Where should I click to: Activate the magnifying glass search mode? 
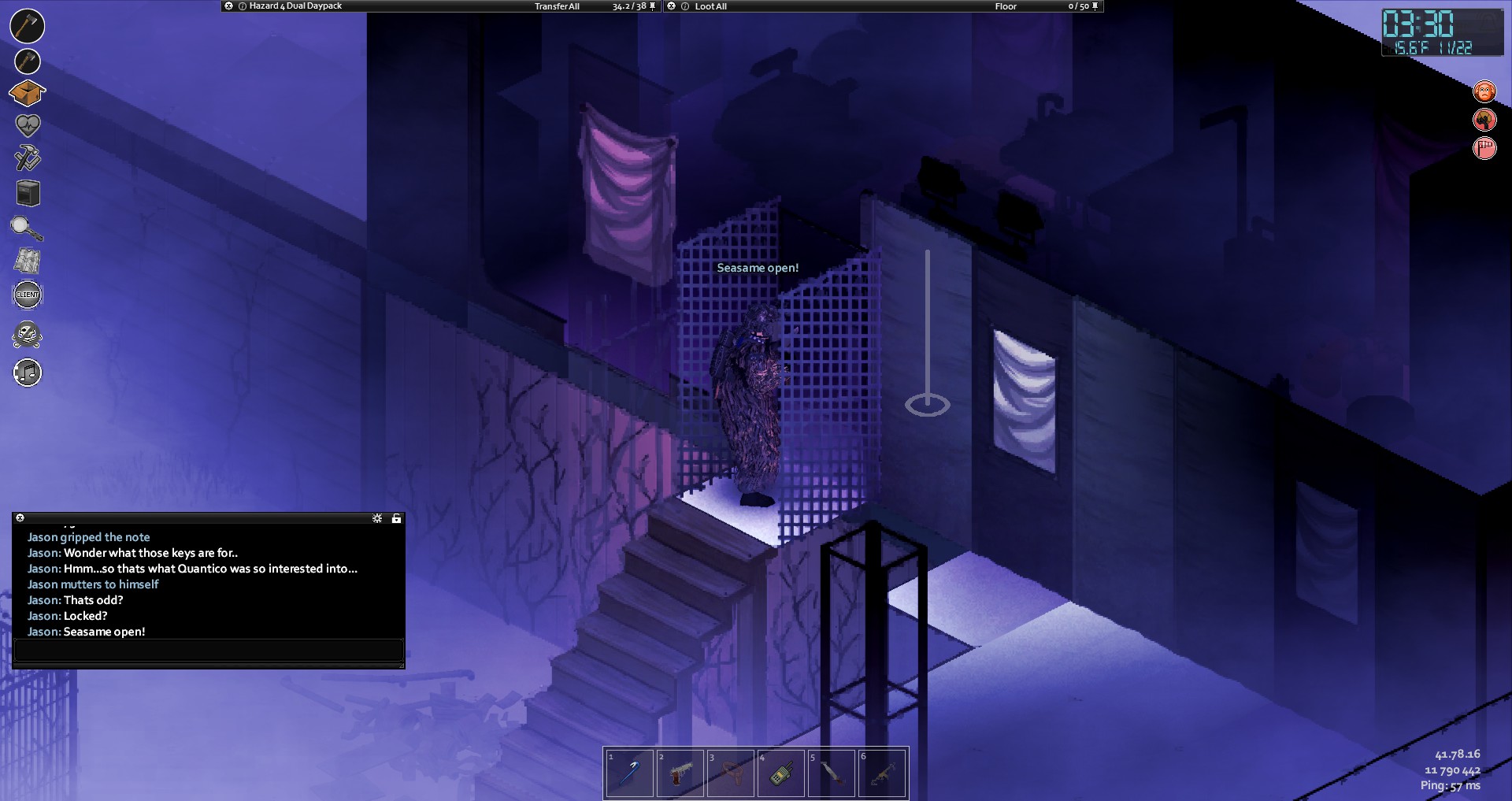point(27,228)
